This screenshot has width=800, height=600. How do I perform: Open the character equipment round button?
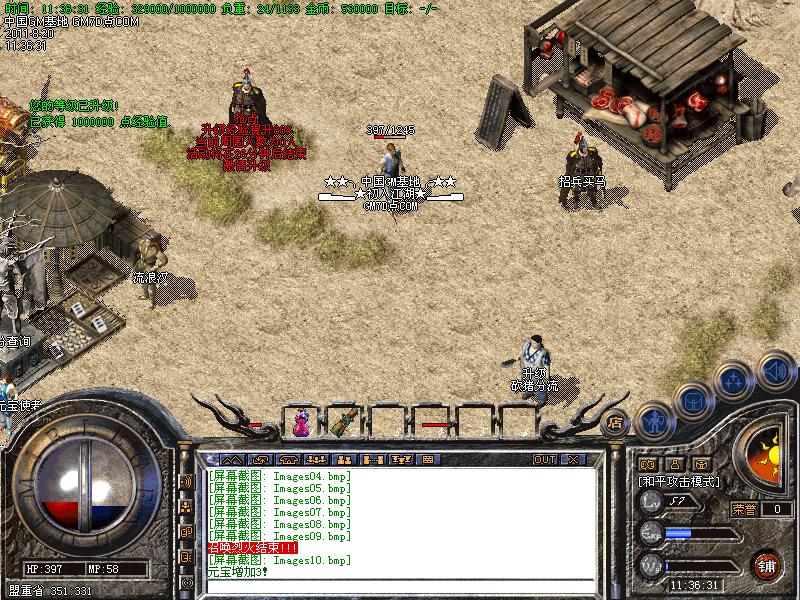point(654,421)
